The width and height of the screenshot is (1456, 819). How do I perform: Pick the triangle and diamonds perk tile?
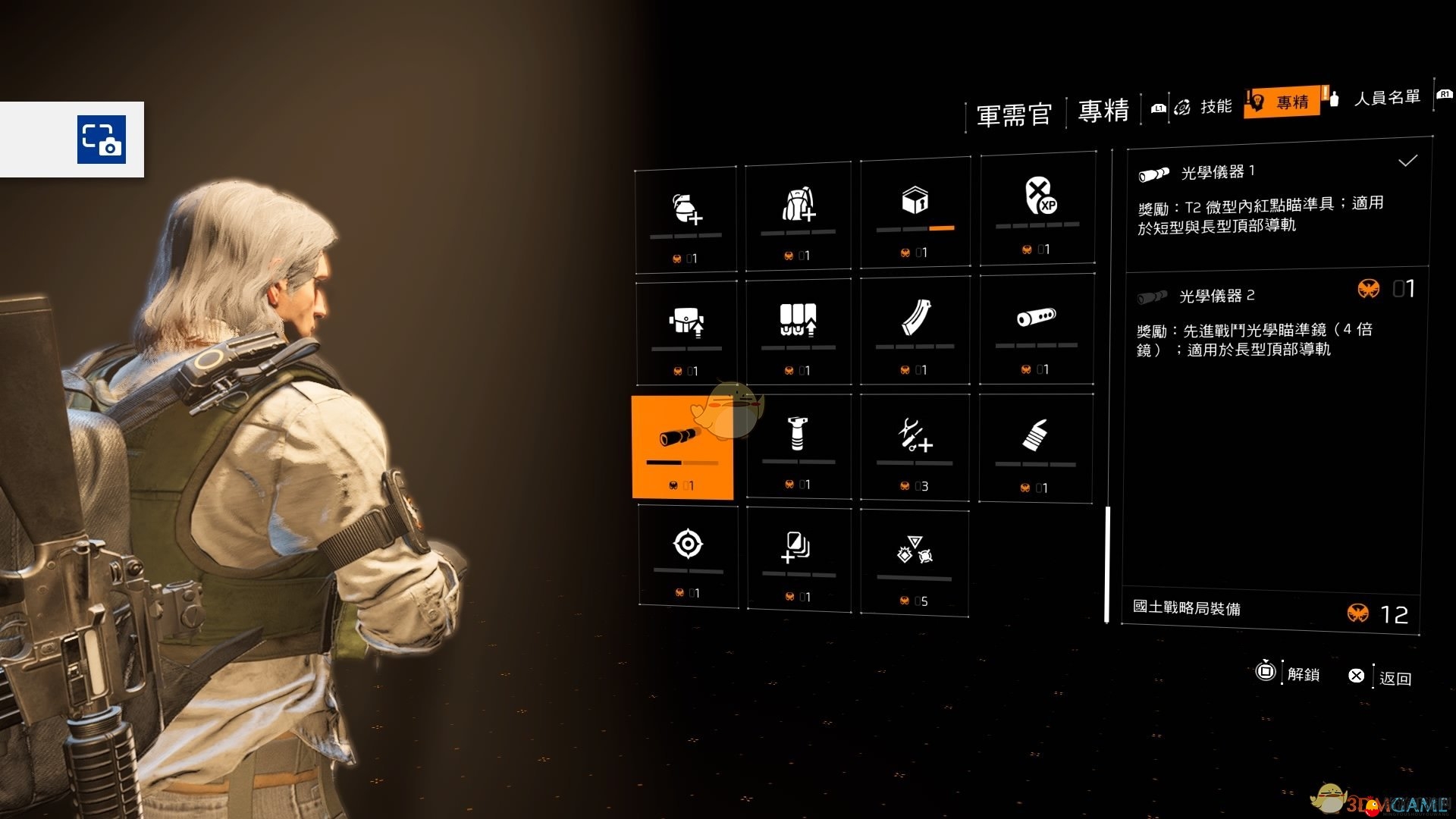(915, 562)
